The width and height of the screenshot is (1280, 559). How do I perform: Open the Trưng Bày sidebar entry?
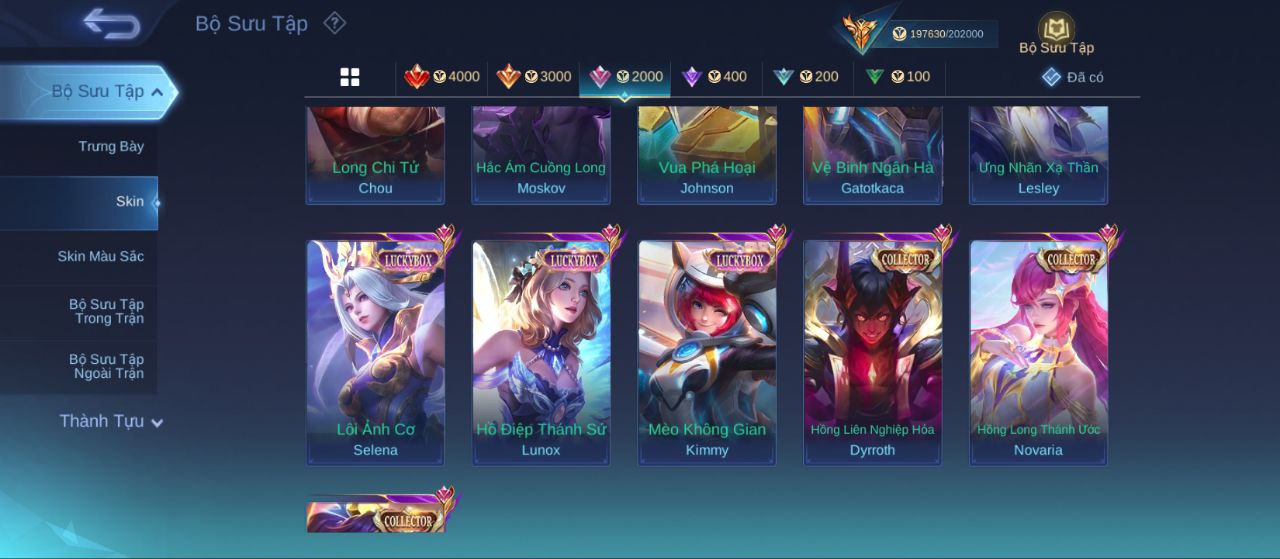point(110,147)
